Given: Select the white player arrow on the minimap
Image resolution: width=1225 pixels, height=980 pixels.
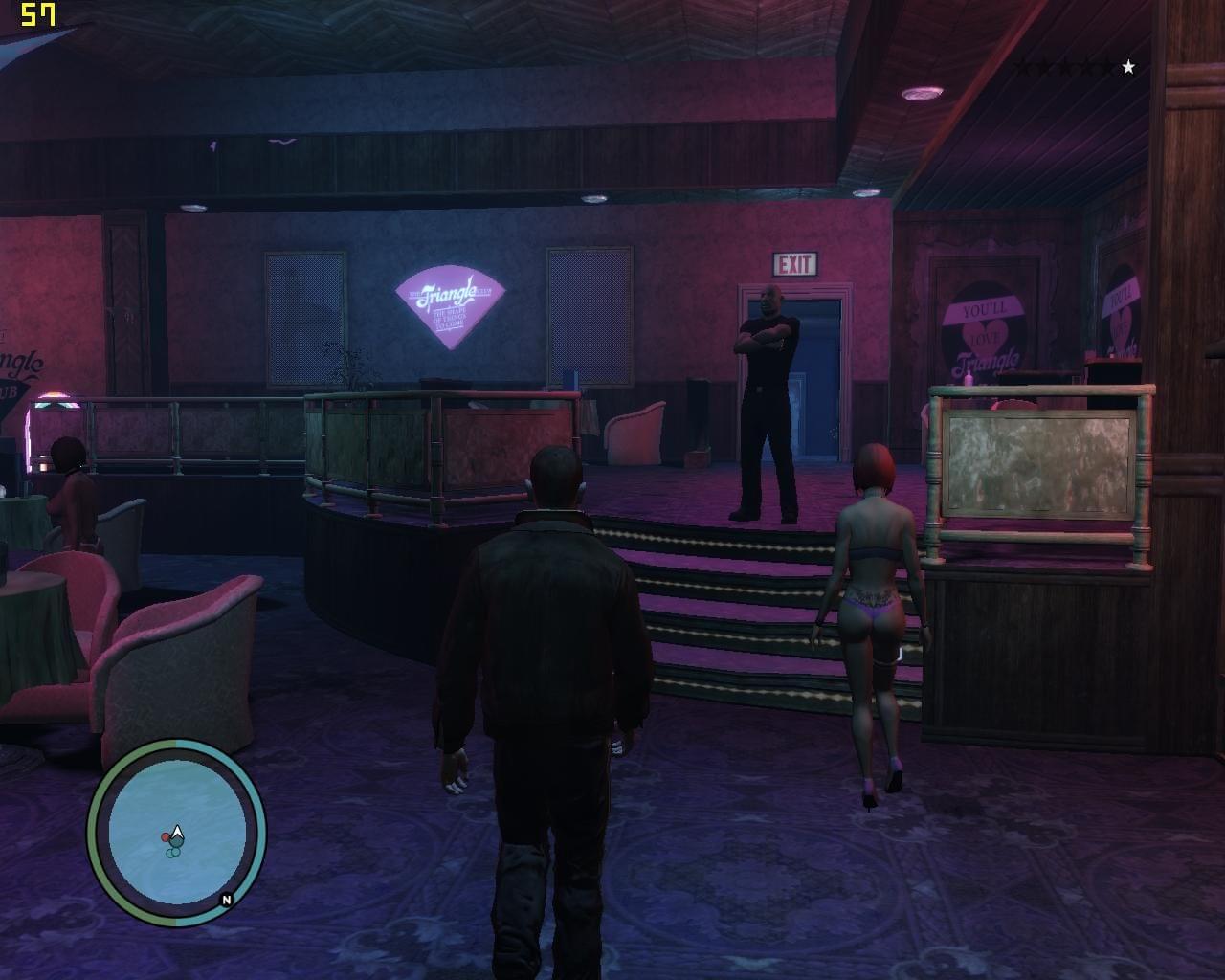Looking at the screenshot, I should [x=177, y=834].
